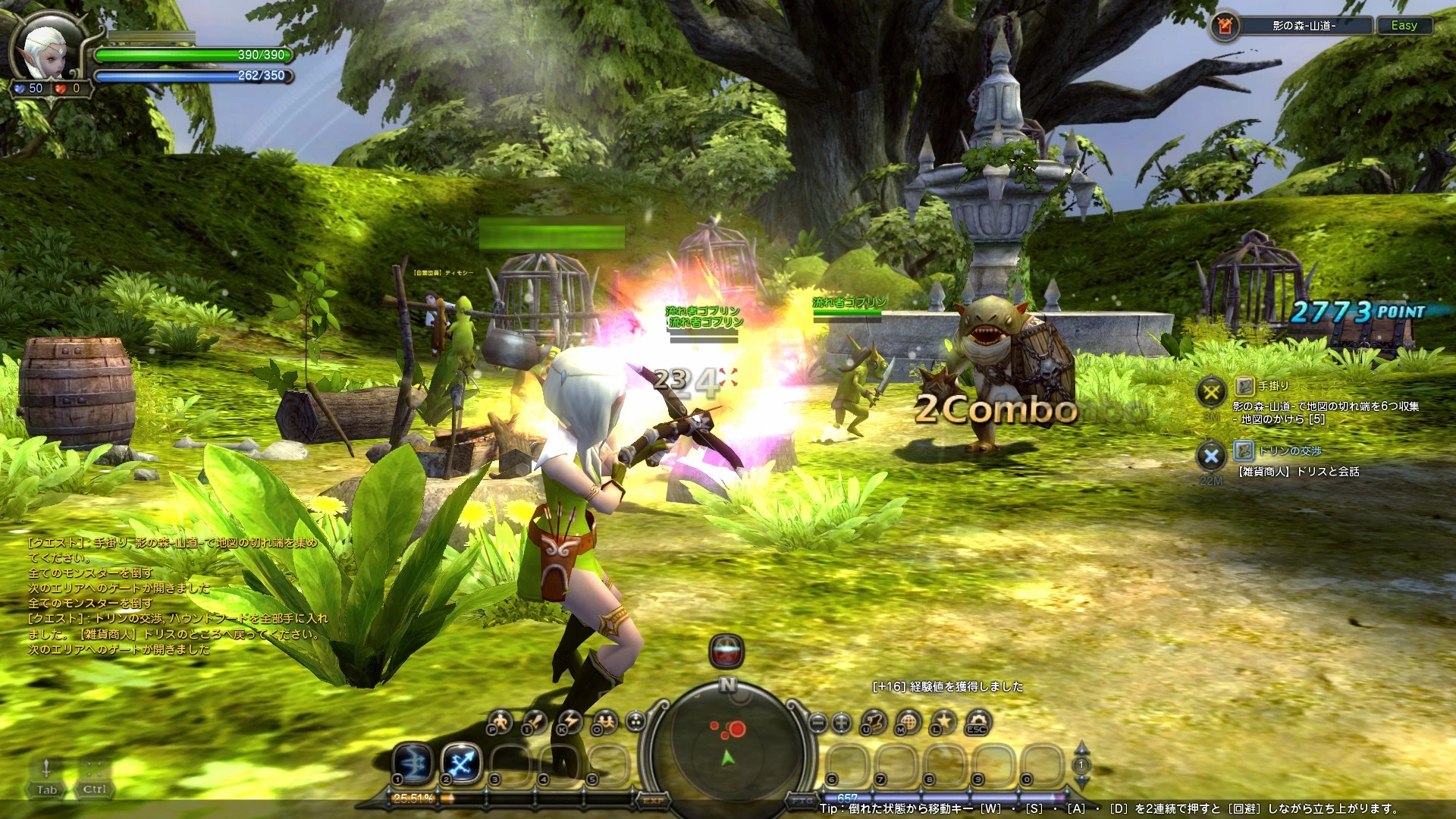This screenshot has width=1456, height=819.
Task: Open the skills lightning icon (K)
Action: [570, 722]
